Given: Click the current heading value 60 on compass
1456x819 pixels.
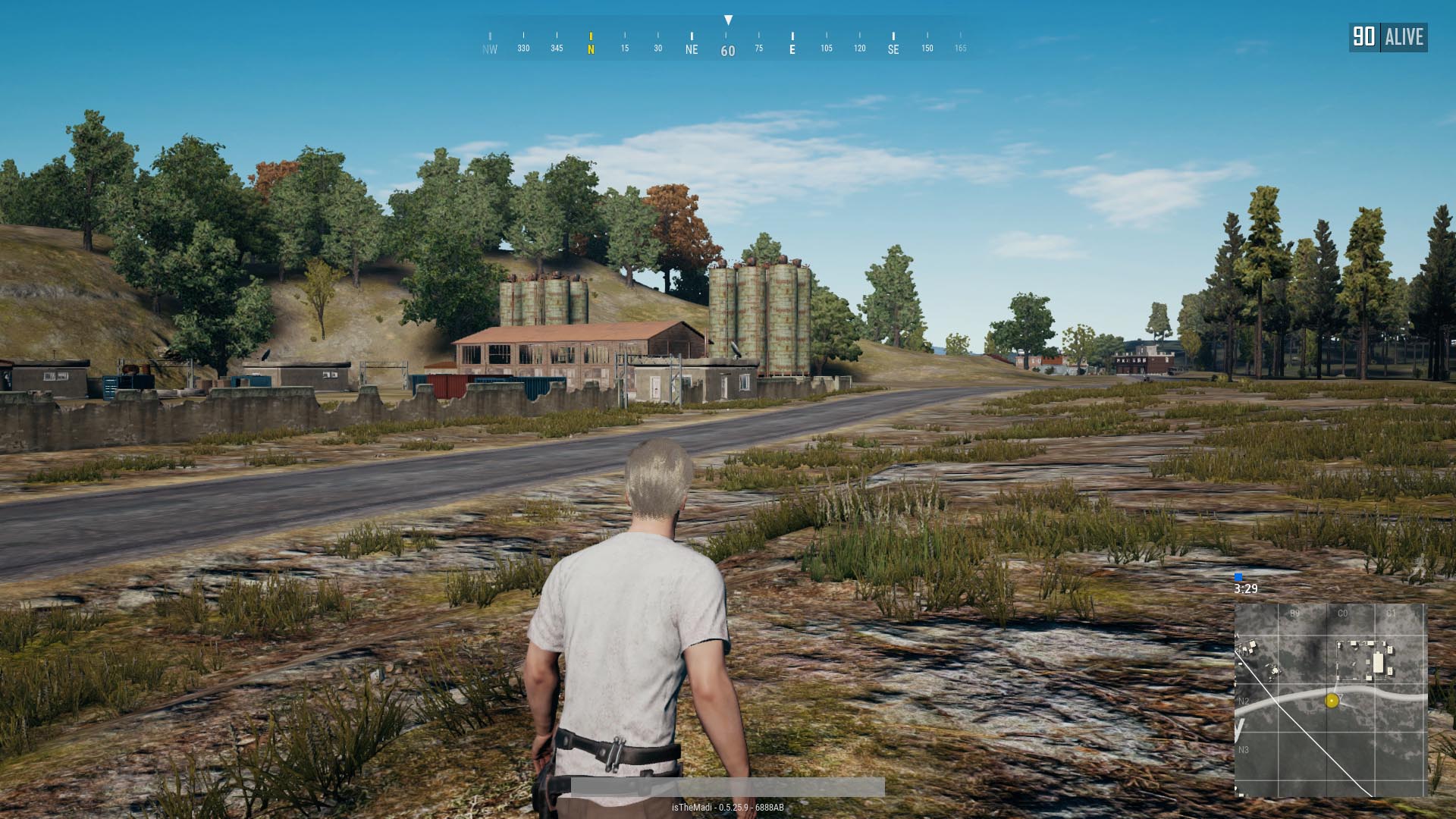Looking at the screenshot, I should pos(726,49).
